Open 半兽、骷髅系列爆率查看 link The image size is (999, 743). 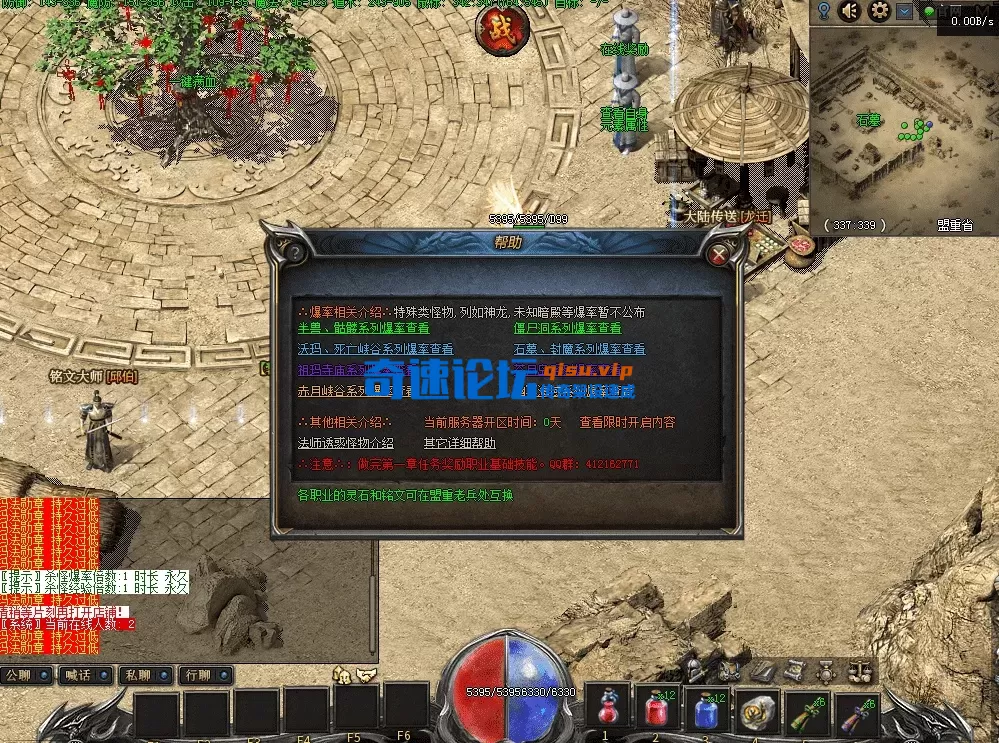point(363,328)
